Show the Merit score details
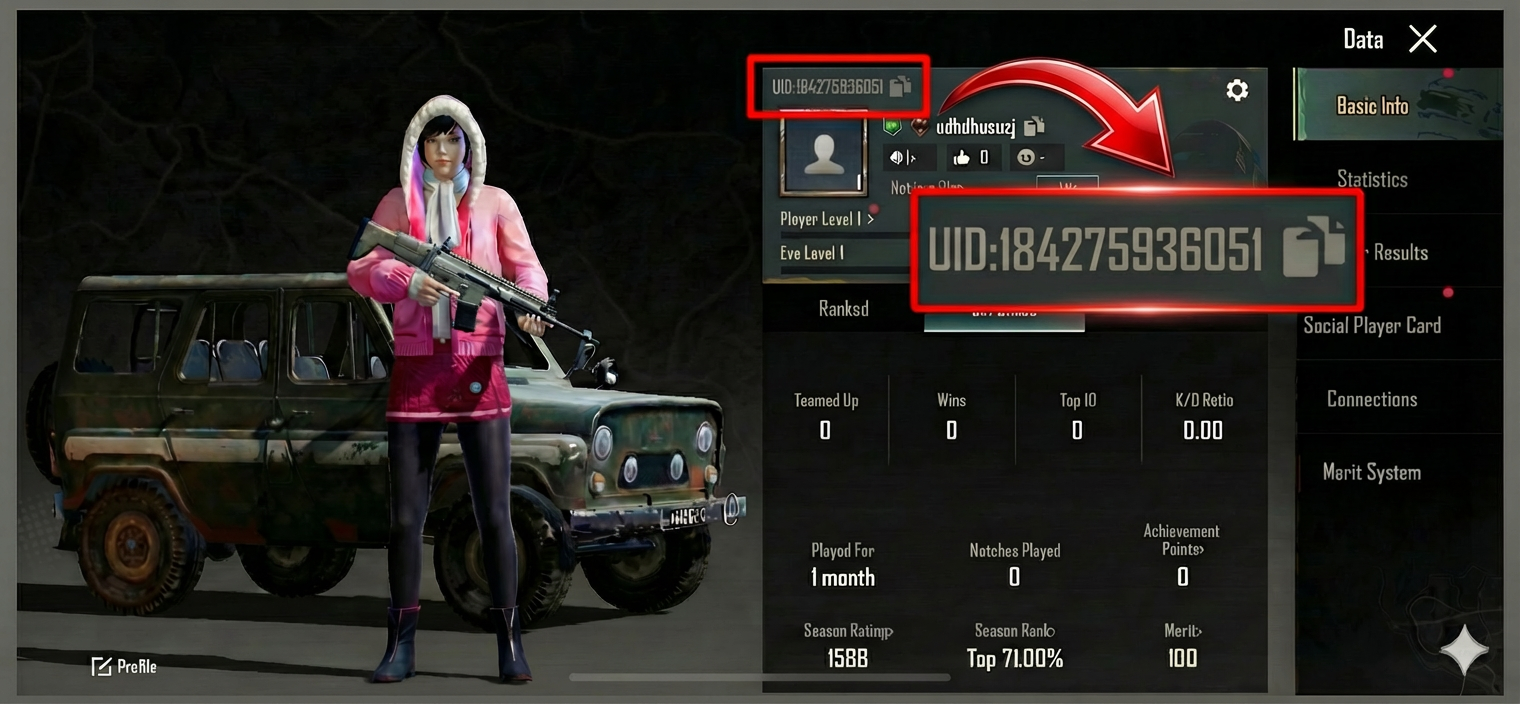Screen dimensions: 1520x704 click(x=1182, y=631)
